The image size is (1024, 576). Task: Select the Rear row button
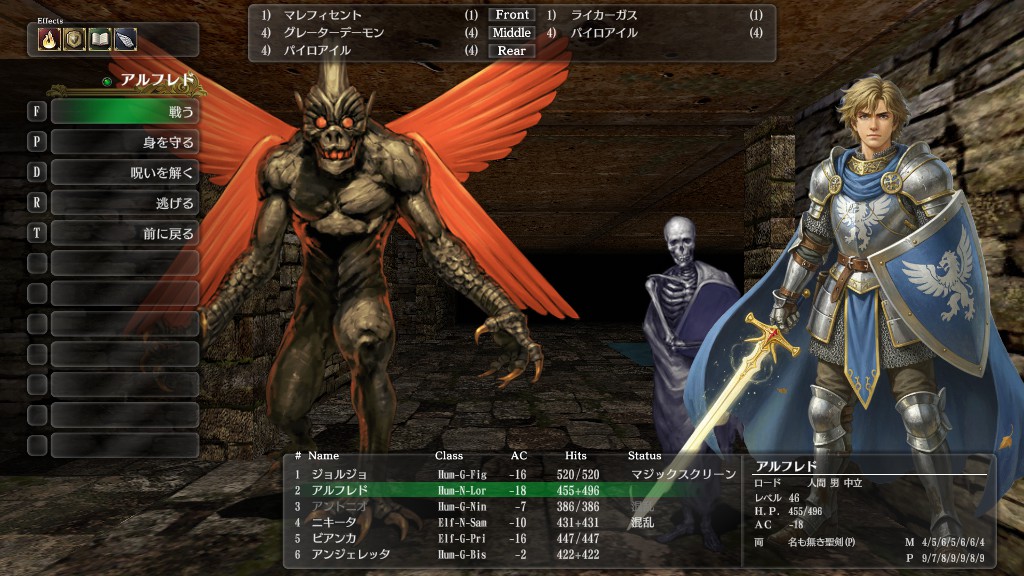coord(511,51)
